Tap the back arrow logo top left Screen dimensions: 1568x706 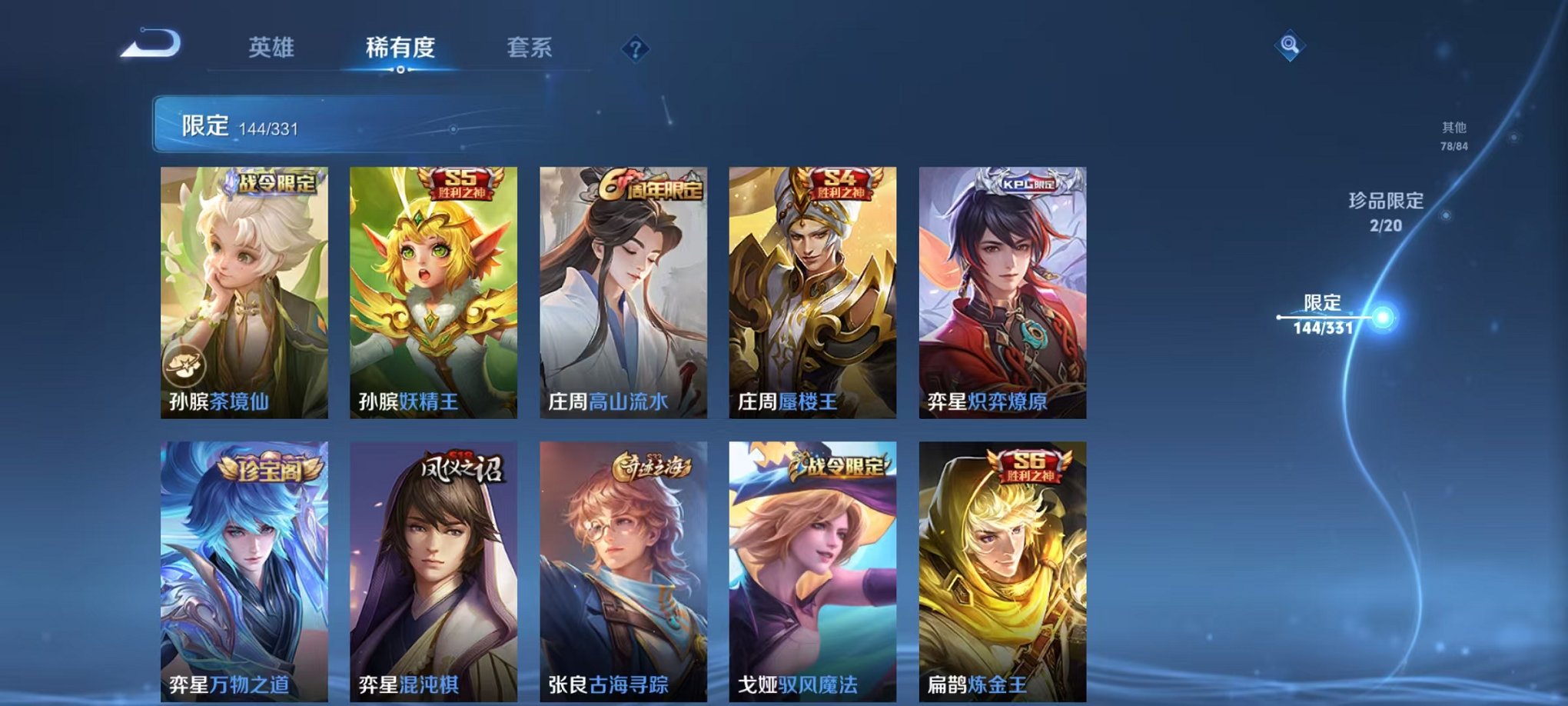coord(148,42)
